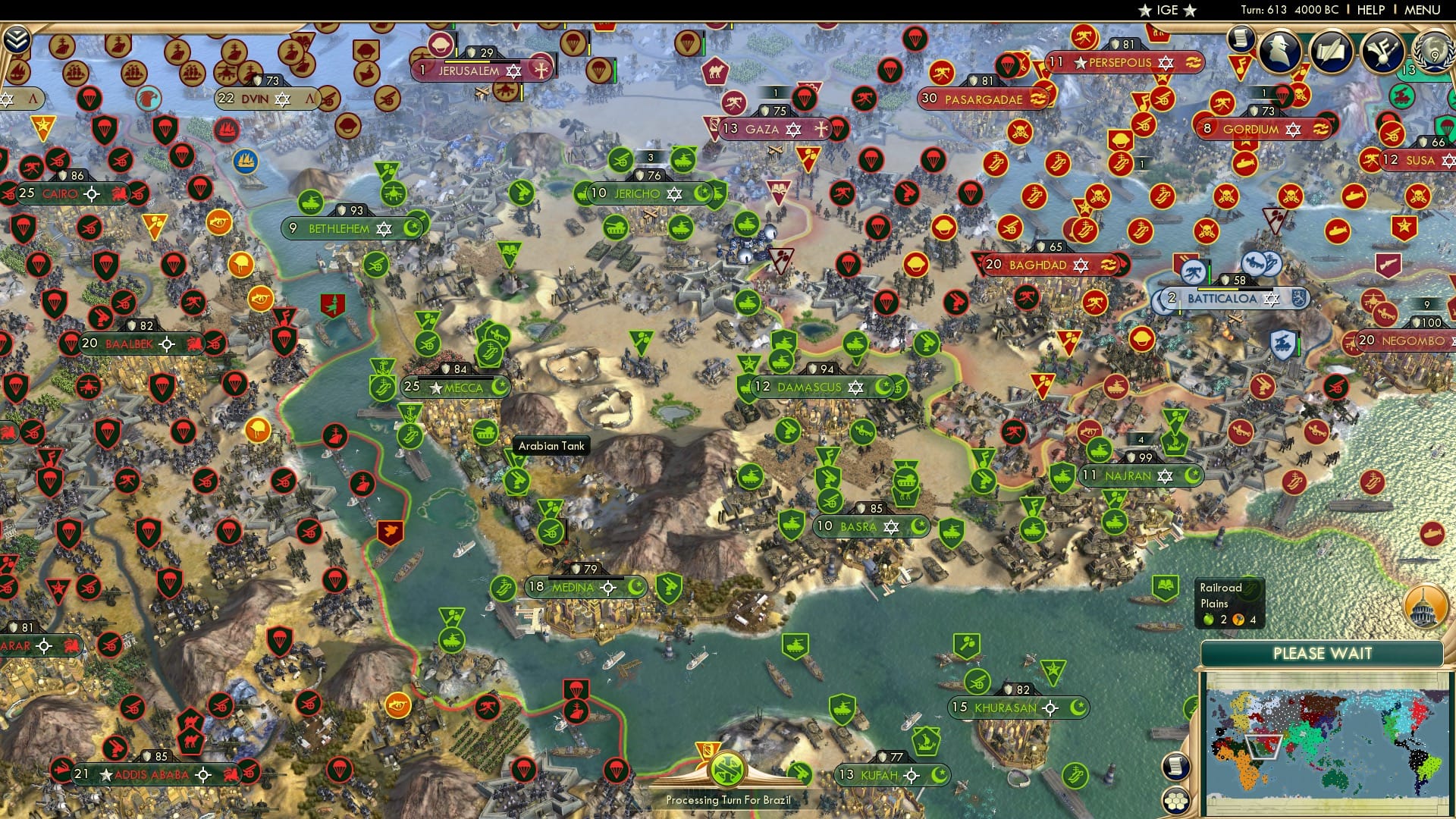Click the Arabian peninsula on the minimap
Viewport: 1456px width, 819px height.
(1263, 745)
